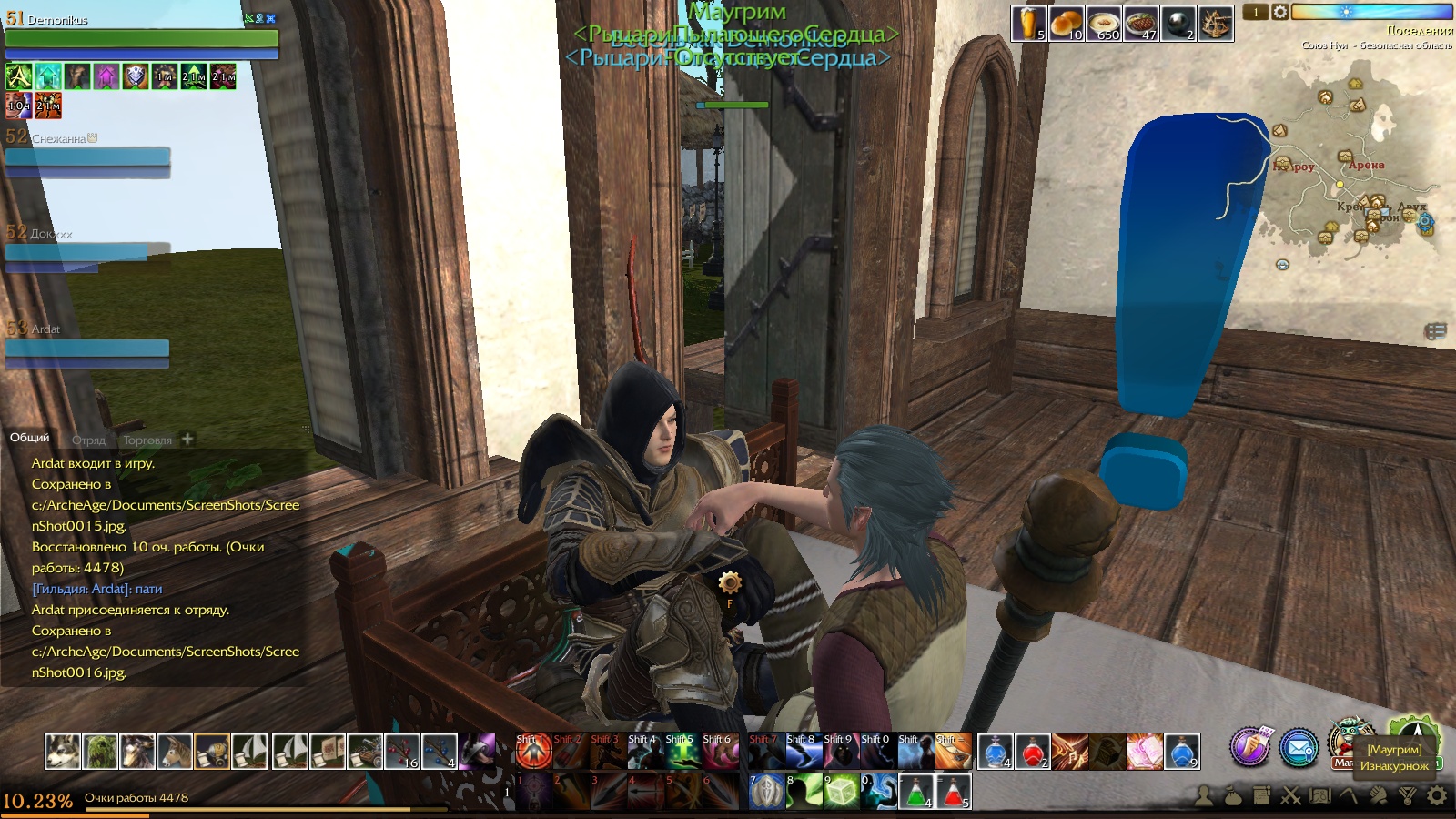Use the sextant item slot
This screenshot has width=1456, height=819.
point(1216,24)
